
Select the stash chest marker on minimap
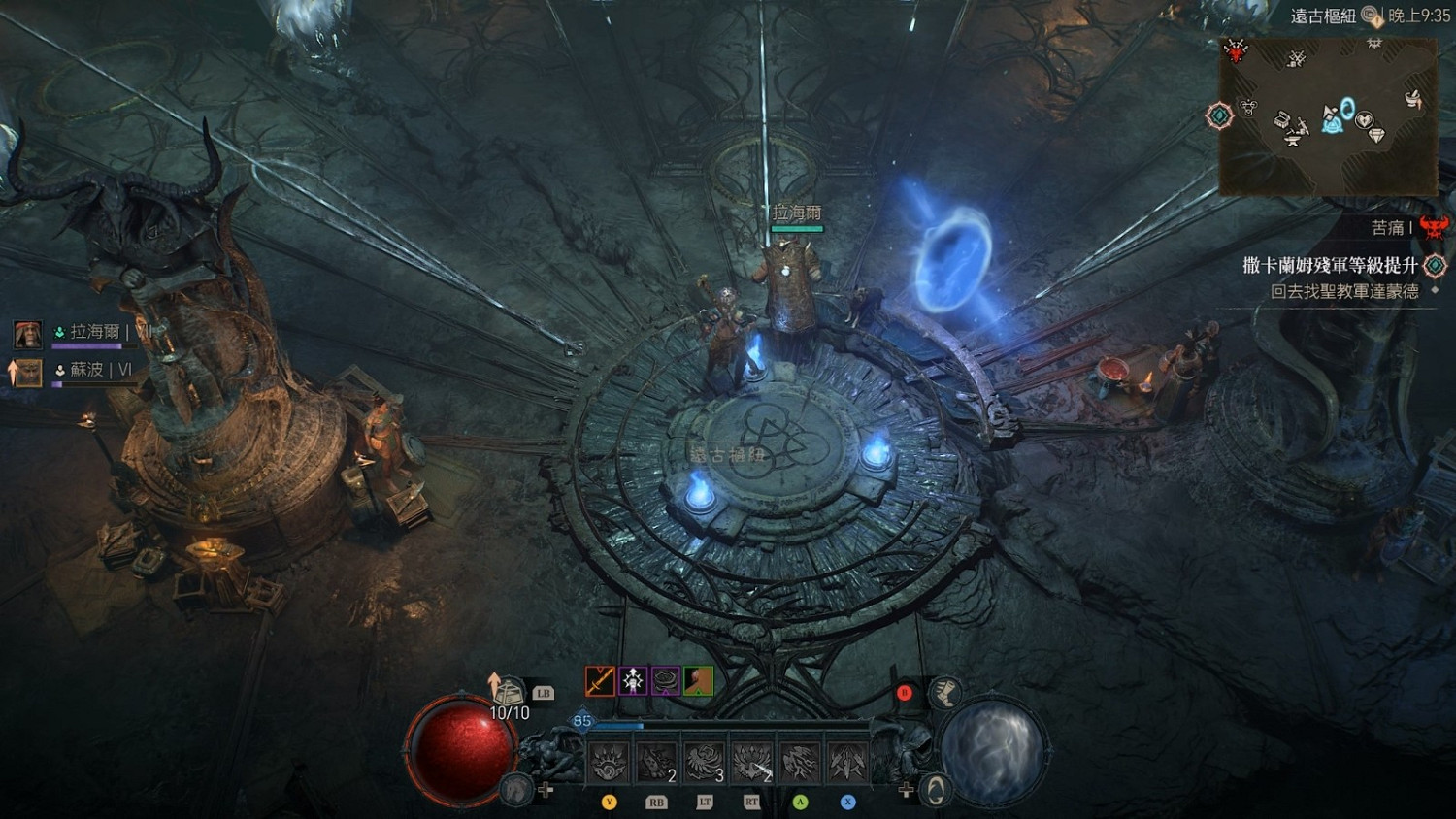tap(1282, 120)
